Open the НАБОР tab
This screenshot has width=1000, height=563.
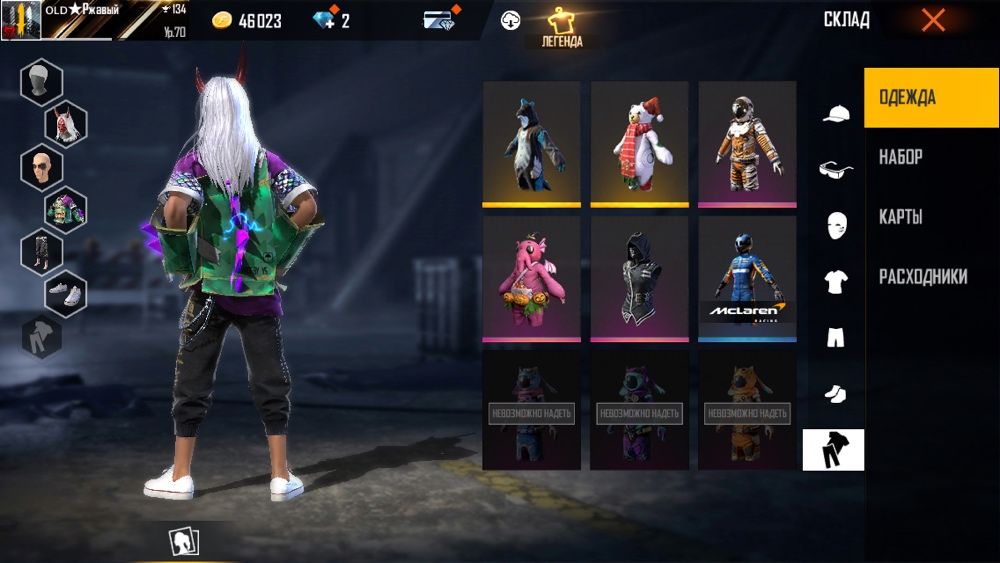(901, 157)
